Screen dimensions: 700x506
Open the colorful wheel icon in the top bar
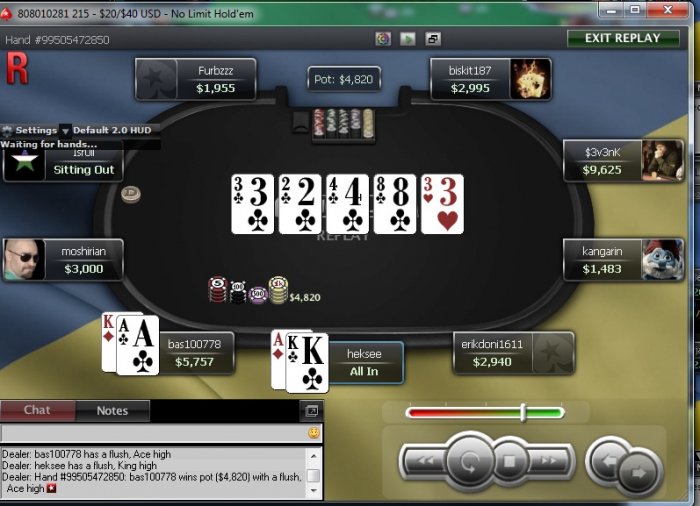click(383, 39)
